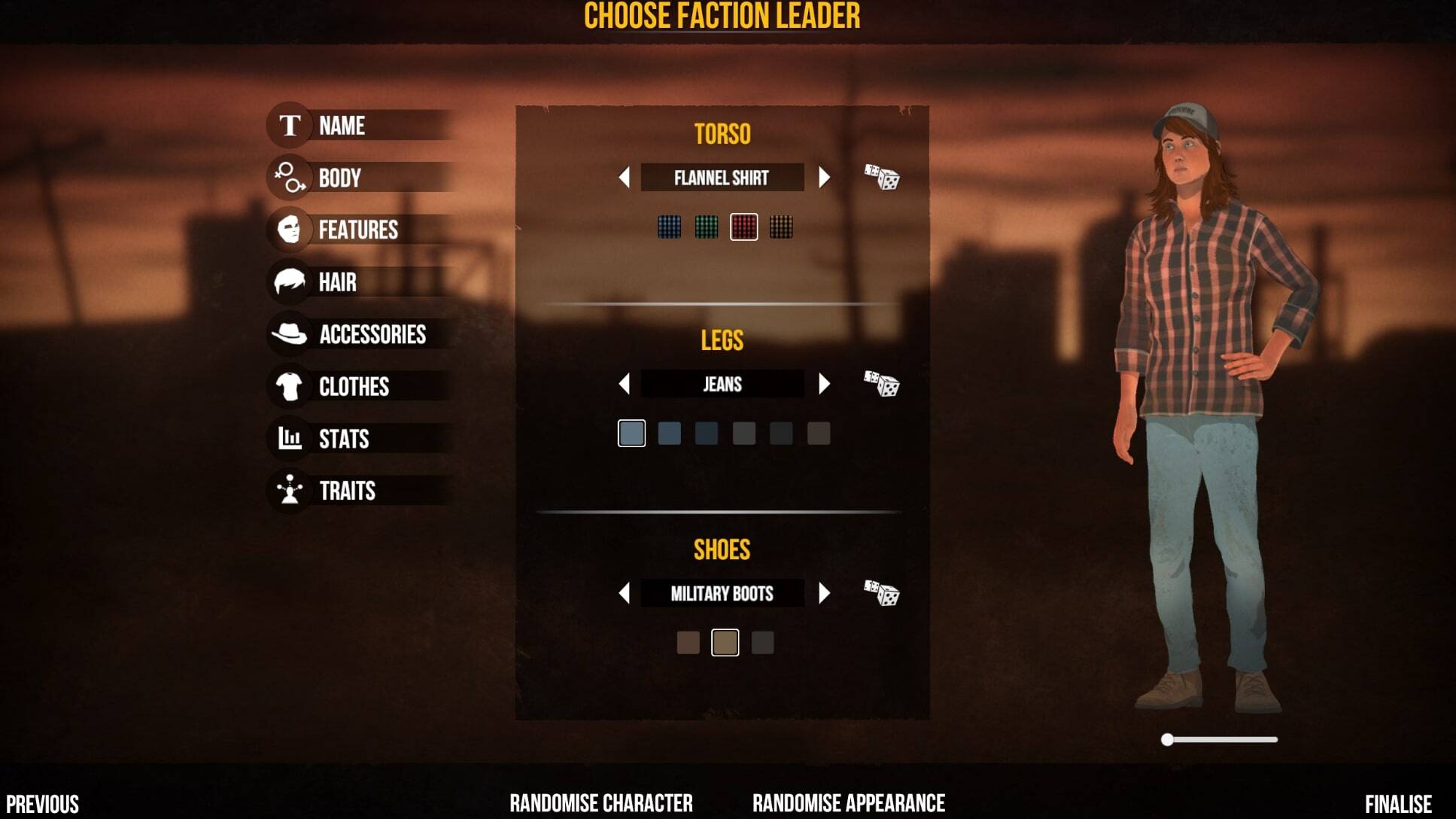The height and width of the screenshot is (819, 1456).
Task: Pick the blue flannel shirt pattern
Action: click(x=669, y=227)
